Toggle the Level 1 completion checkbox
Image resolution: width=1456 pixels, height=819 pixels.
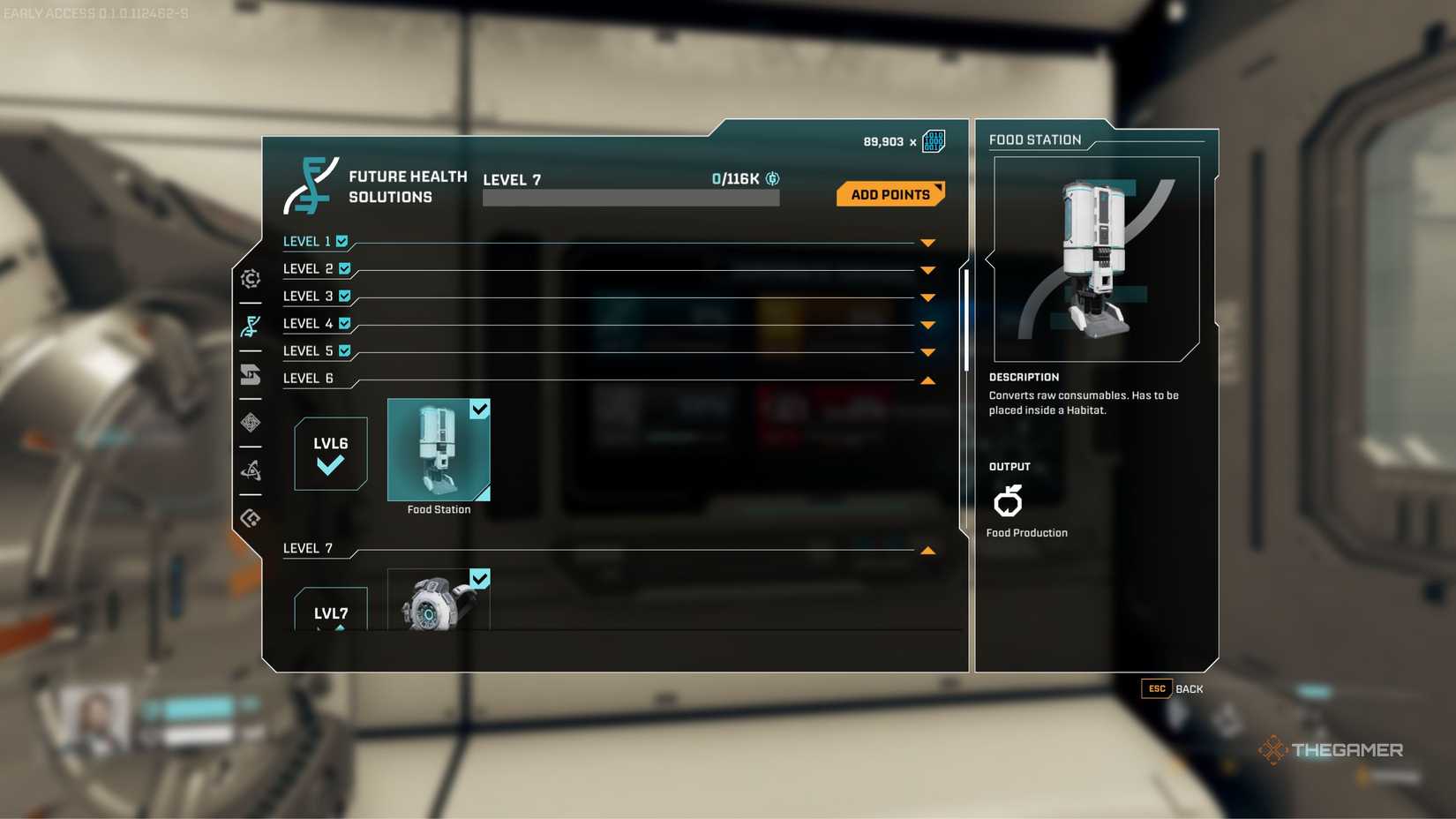click(x=340, y=240)
